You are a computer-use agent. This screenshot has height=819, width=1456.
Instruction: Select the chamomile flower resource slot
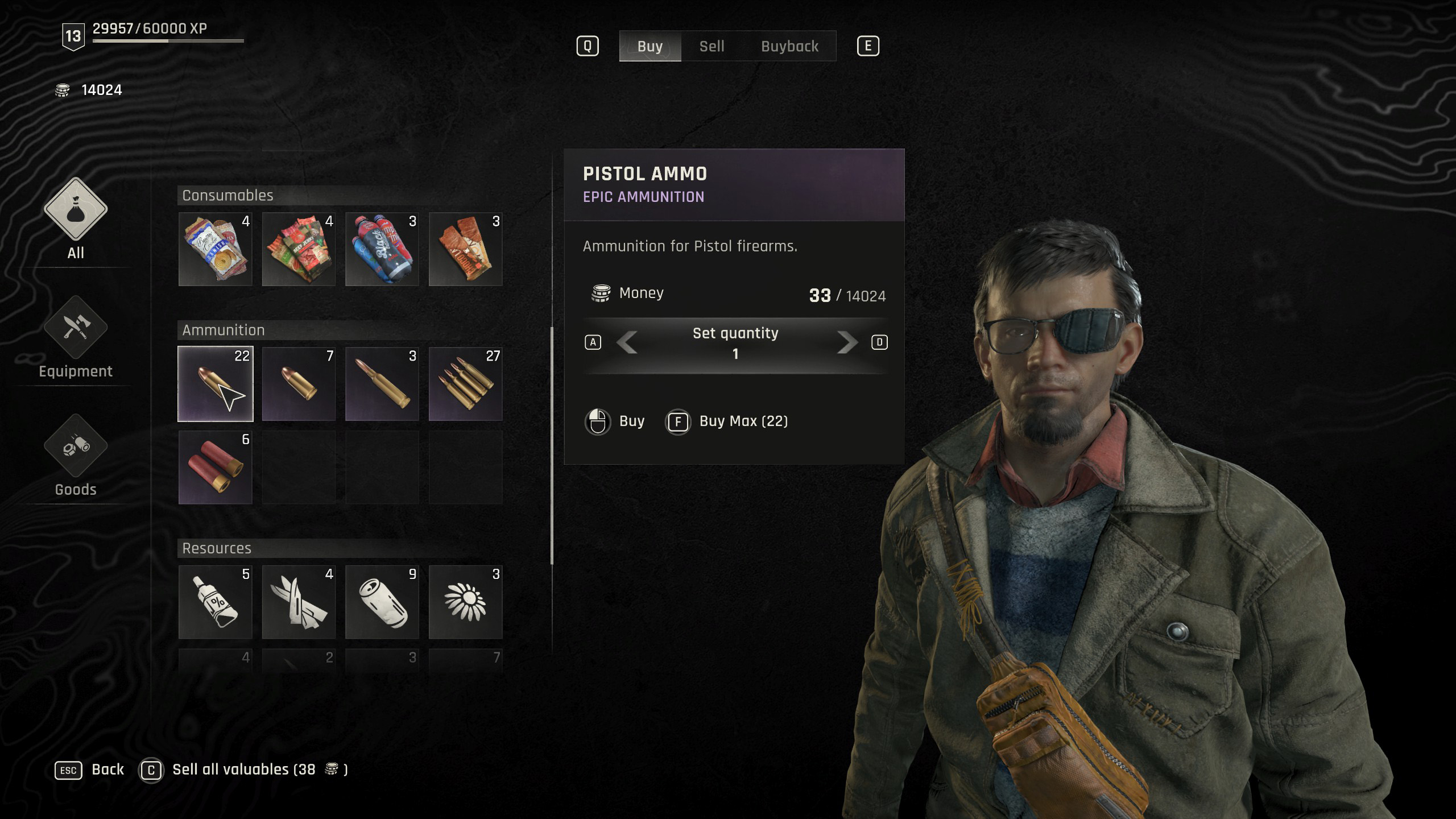[x=465, y=602]
